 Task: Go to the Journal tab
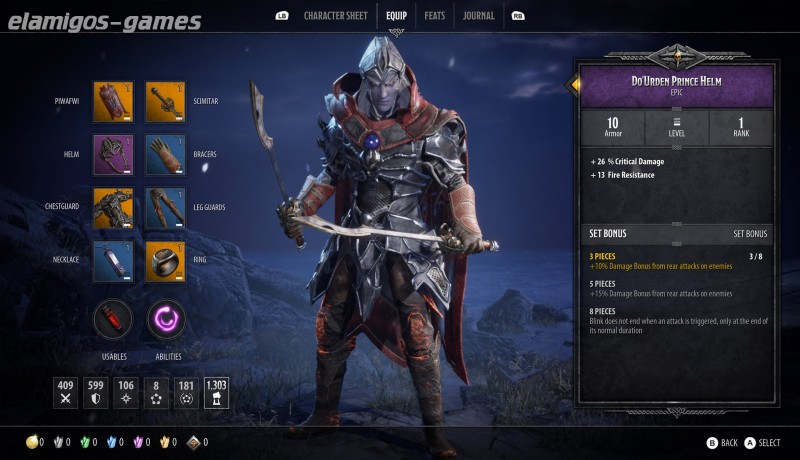[478, 16]
